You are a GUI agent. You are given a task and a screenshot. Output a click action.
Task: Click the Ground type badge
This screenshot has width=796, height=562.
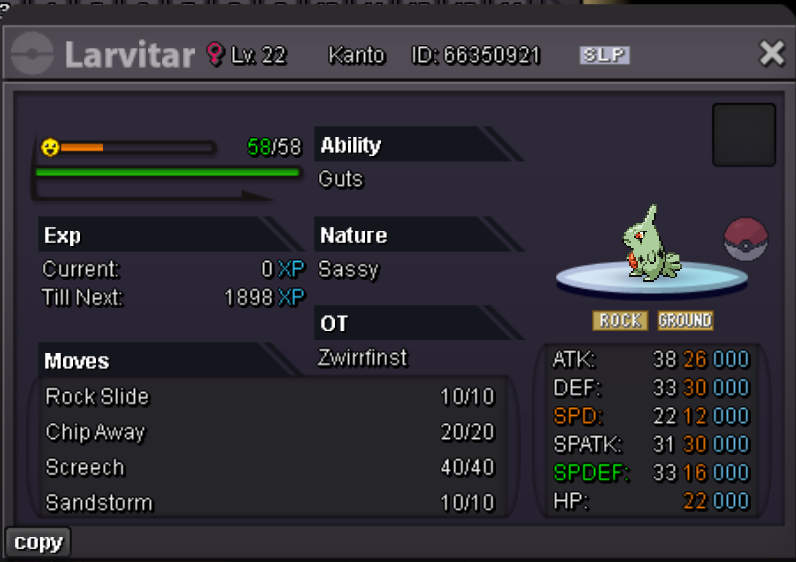click(685, 321)
